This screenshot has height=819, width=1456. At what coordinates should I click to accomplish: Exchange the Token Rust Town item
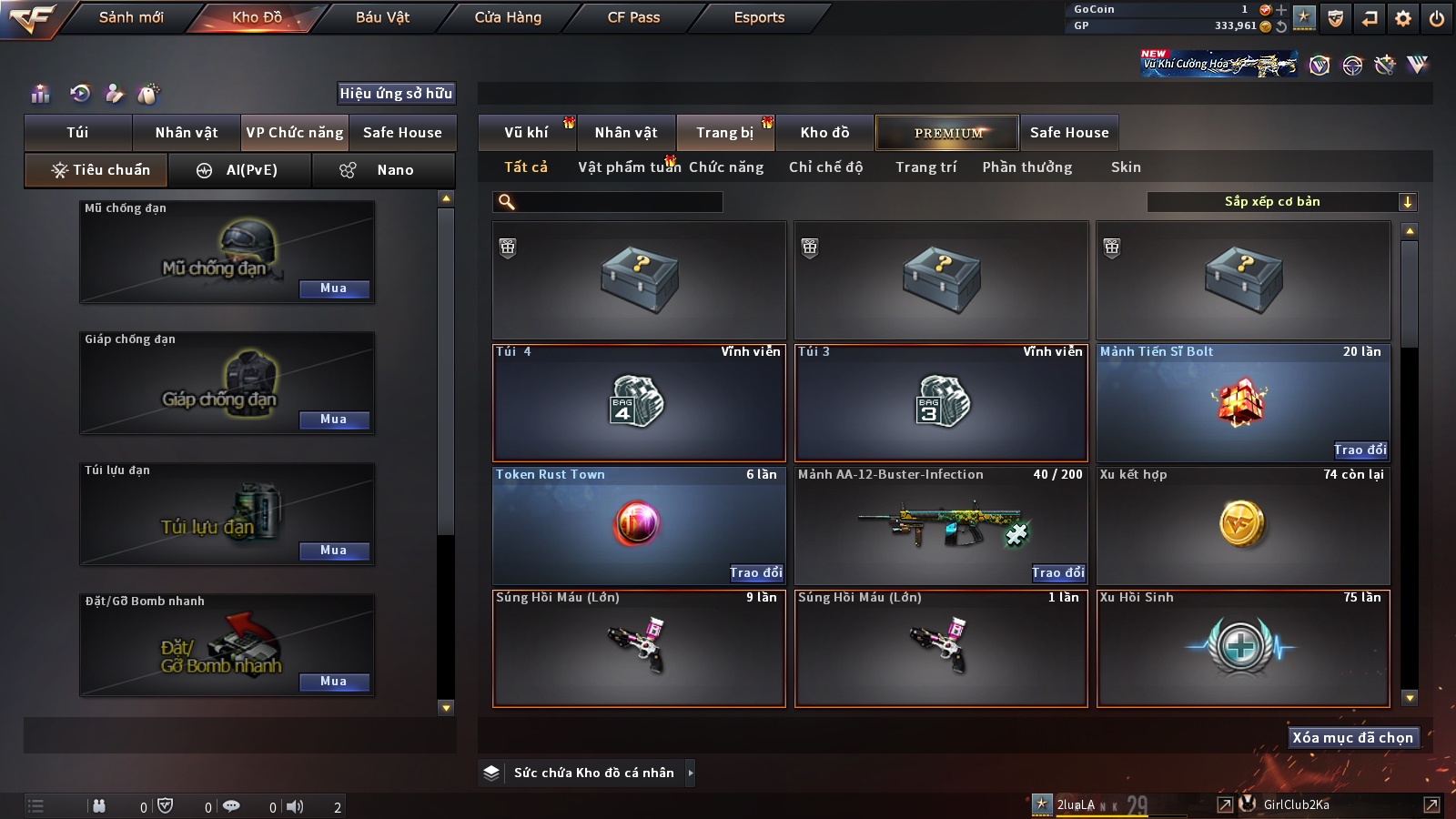pos(755,572)
